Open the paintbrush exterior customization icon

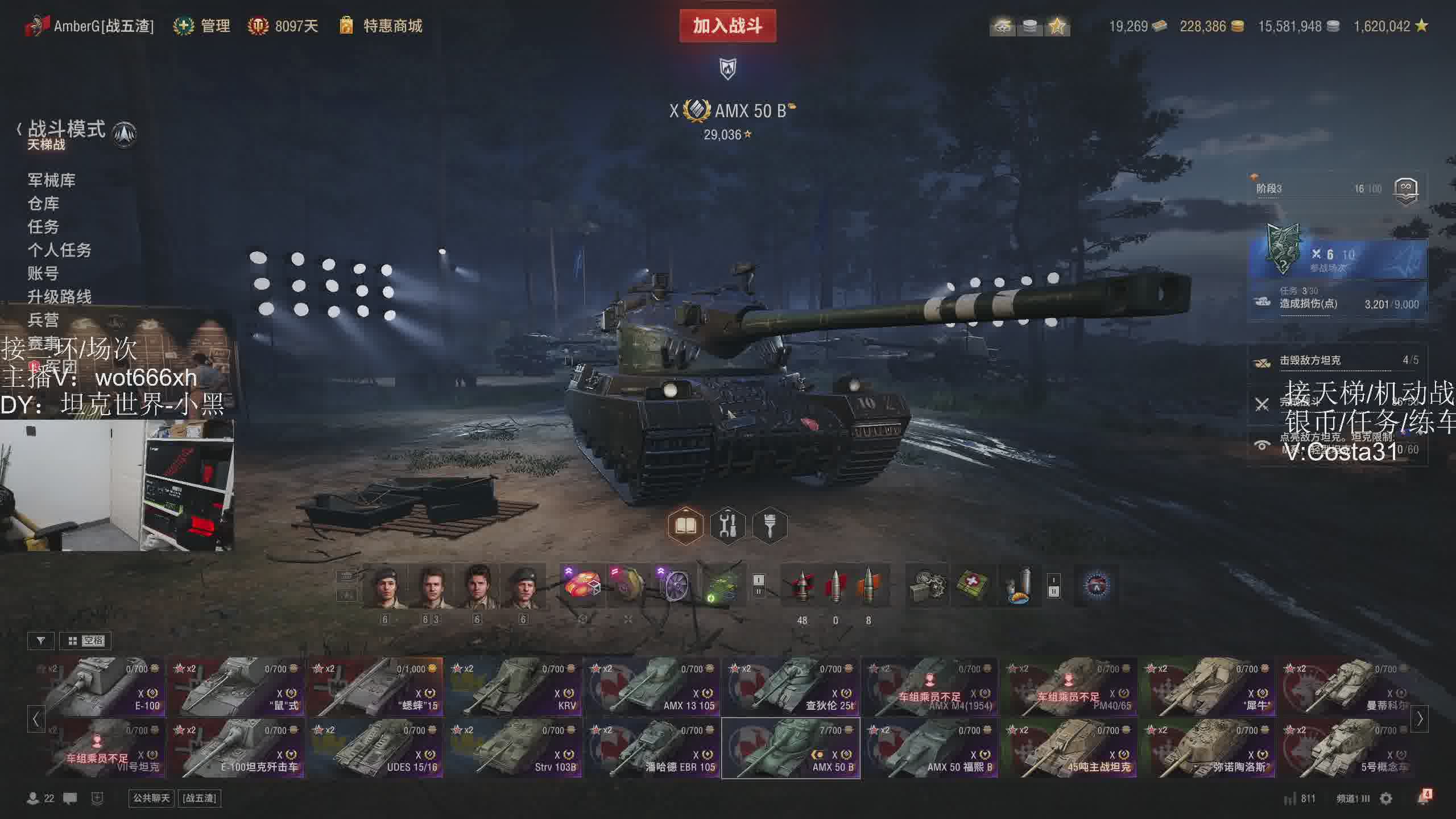click(770, 526)
